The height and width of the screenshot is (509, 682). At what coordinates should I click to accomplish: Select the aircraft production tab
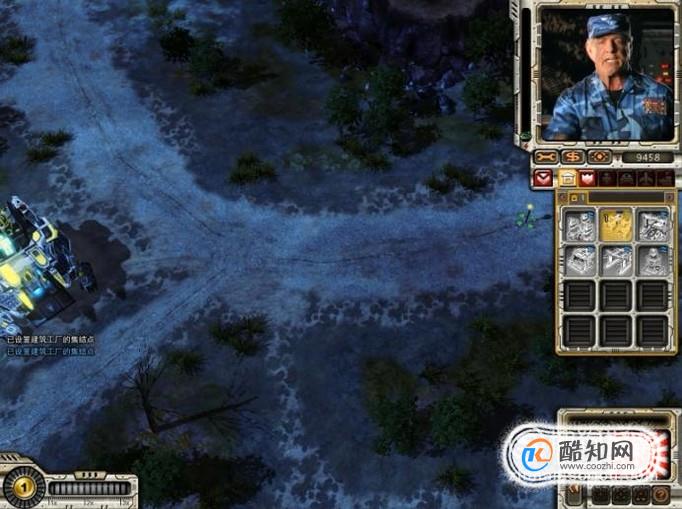[647, 178]
